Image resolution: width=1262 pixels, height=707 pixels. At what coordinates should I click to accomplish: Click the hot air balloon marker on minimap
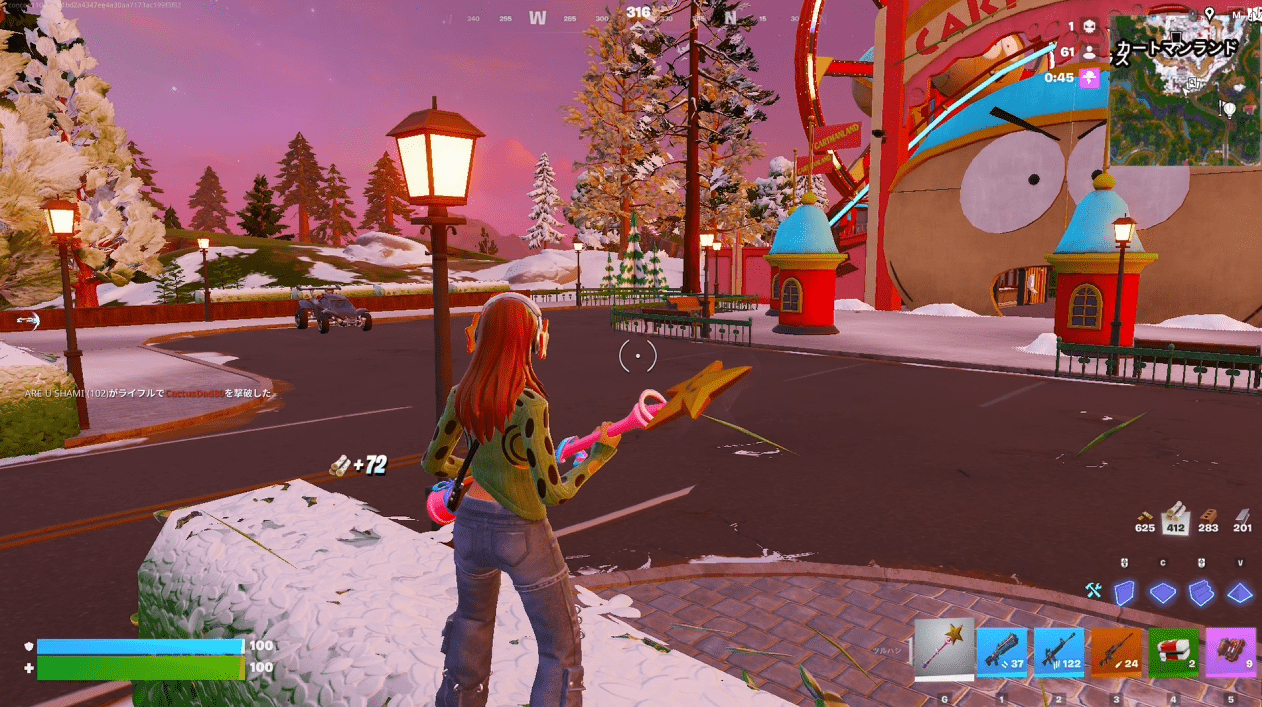coord(1229,108)
